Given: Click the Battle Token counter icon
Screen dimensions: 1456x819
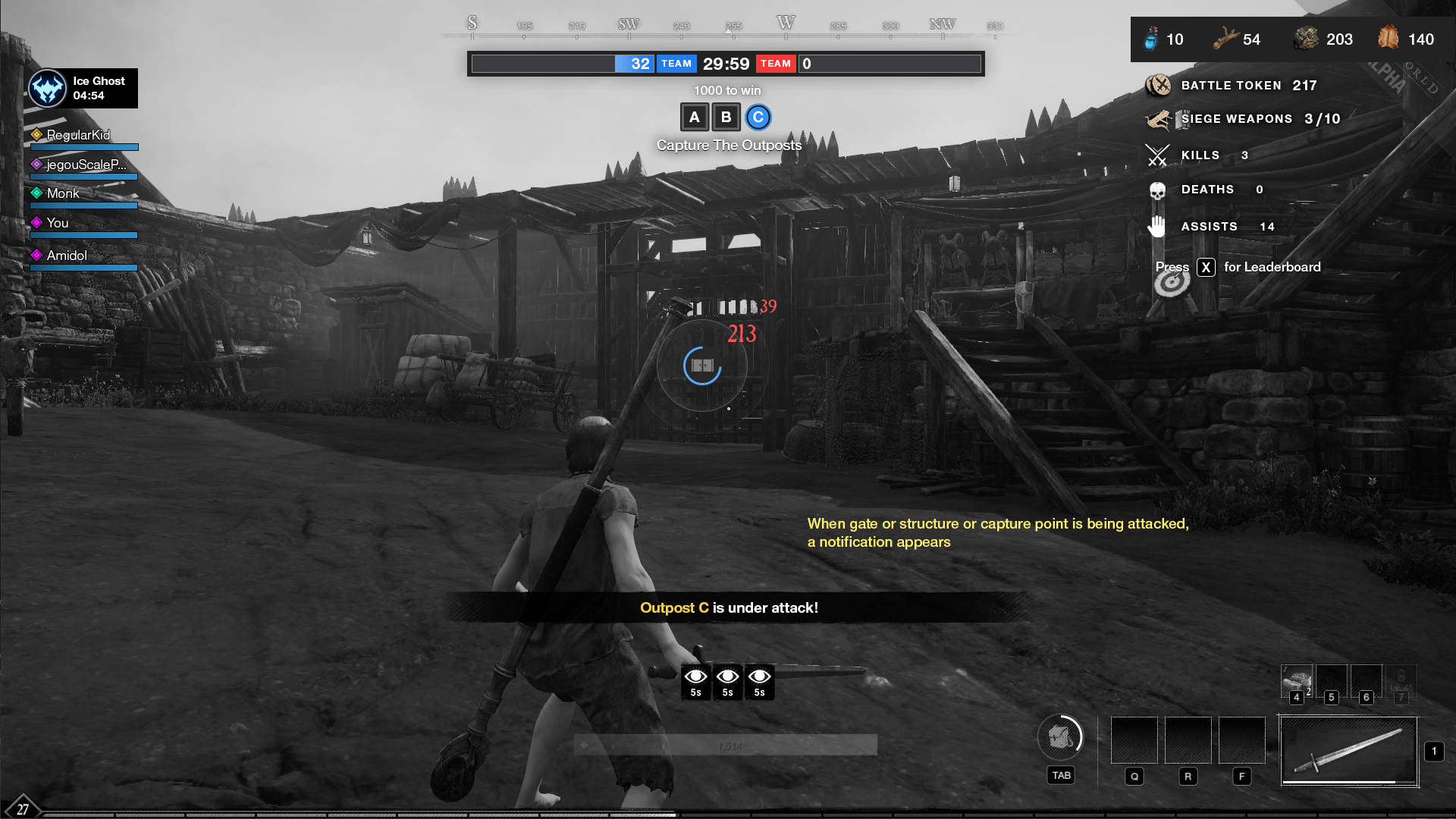Looking at the screenshot, I should 1158,86.
